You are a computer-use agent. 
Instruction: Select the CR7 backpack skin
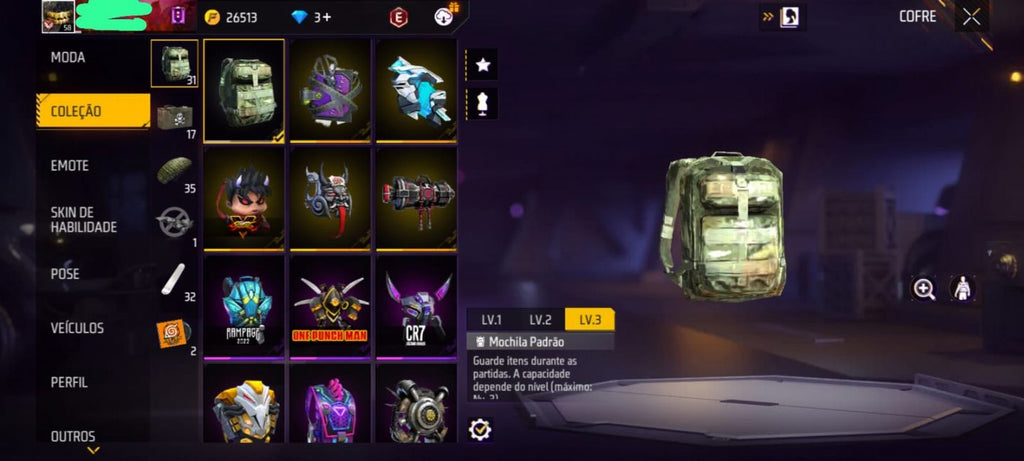(416, 303)
